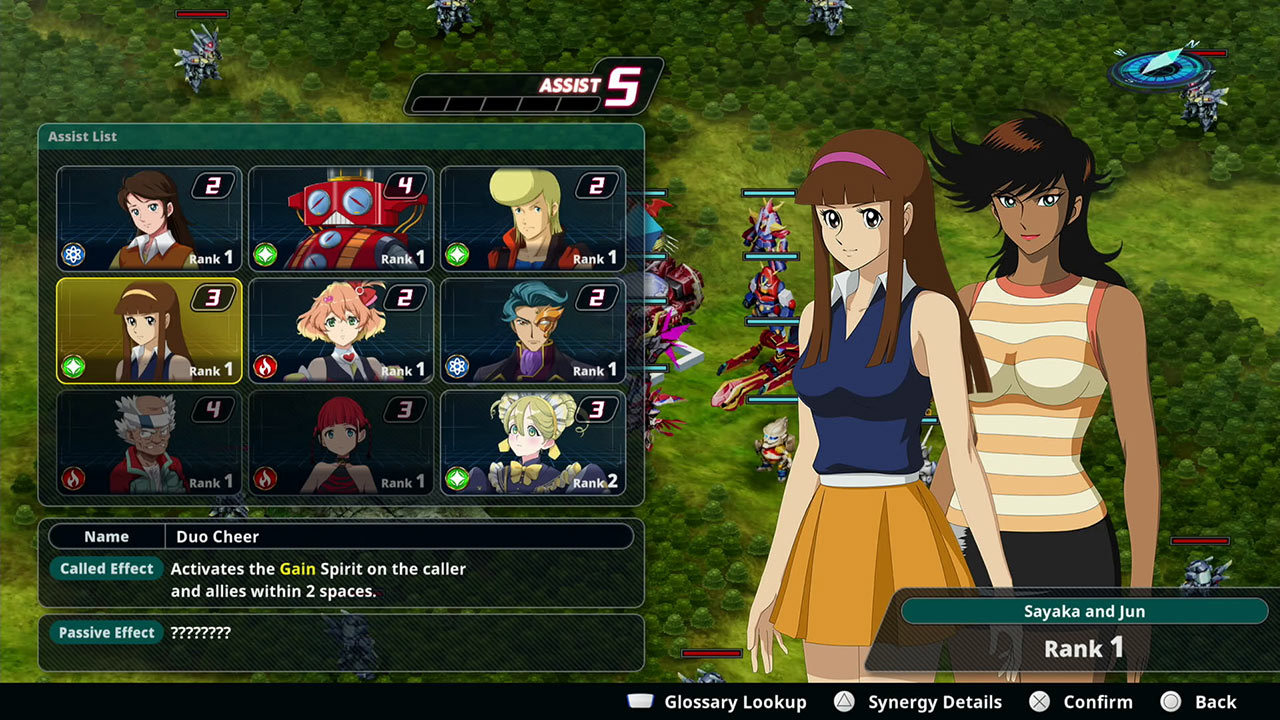This screenshot has height=720, width=1280.
Task: Go Back from the Assist List
Action: [1199, 702]
